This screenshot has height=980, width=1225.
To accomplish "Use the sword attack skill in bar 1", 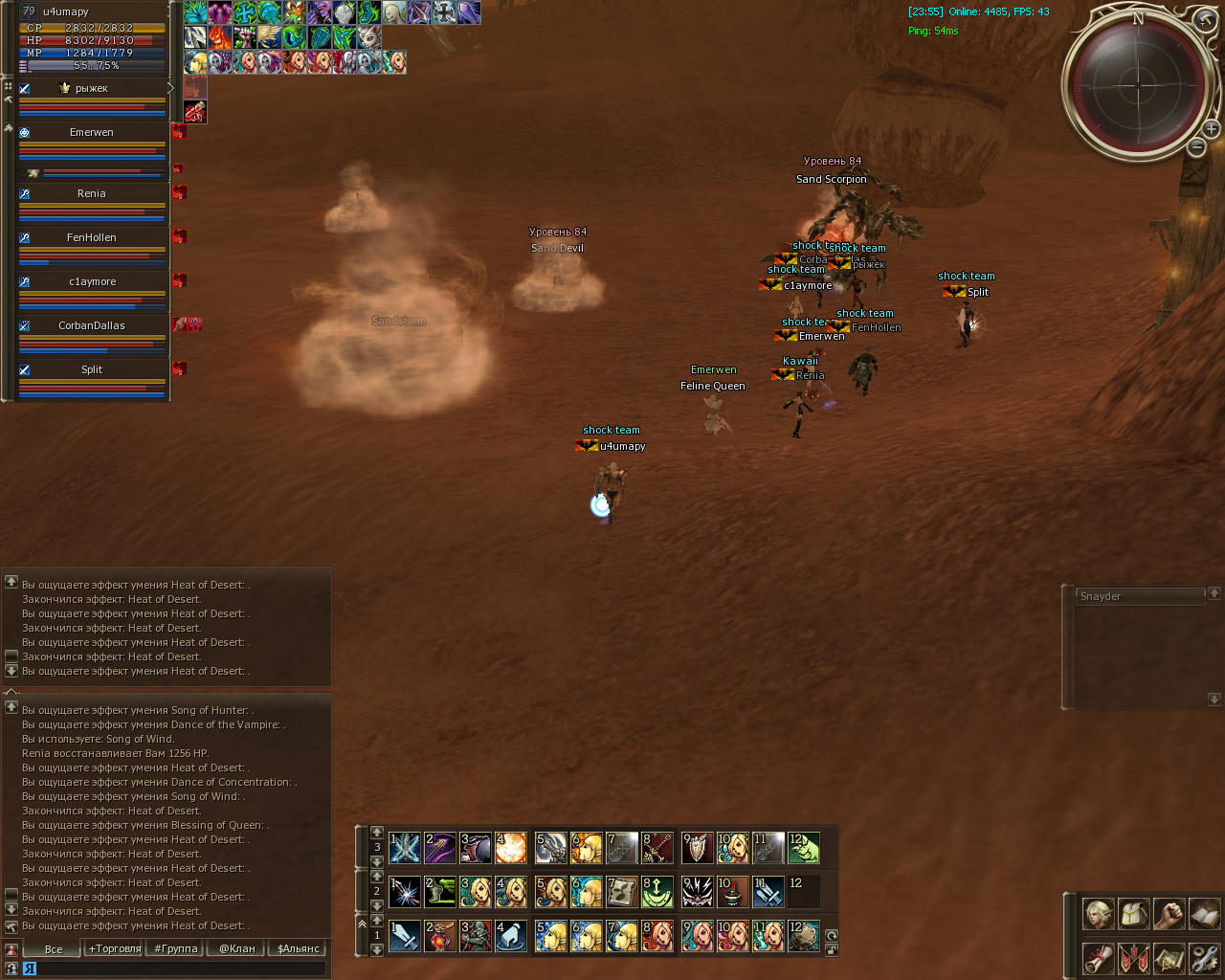I will (405, 935).
